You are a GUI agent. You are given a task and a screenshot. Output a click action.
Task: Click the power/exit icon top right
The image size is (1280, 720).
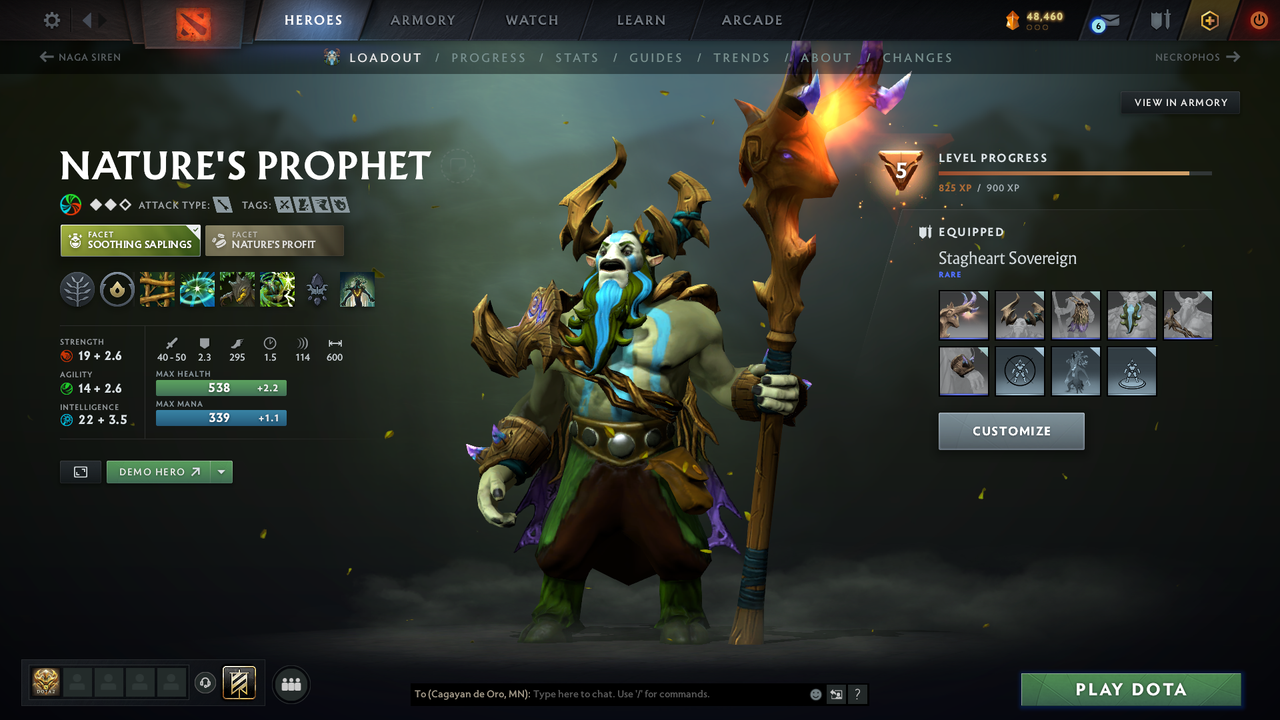click(1257, 19)
